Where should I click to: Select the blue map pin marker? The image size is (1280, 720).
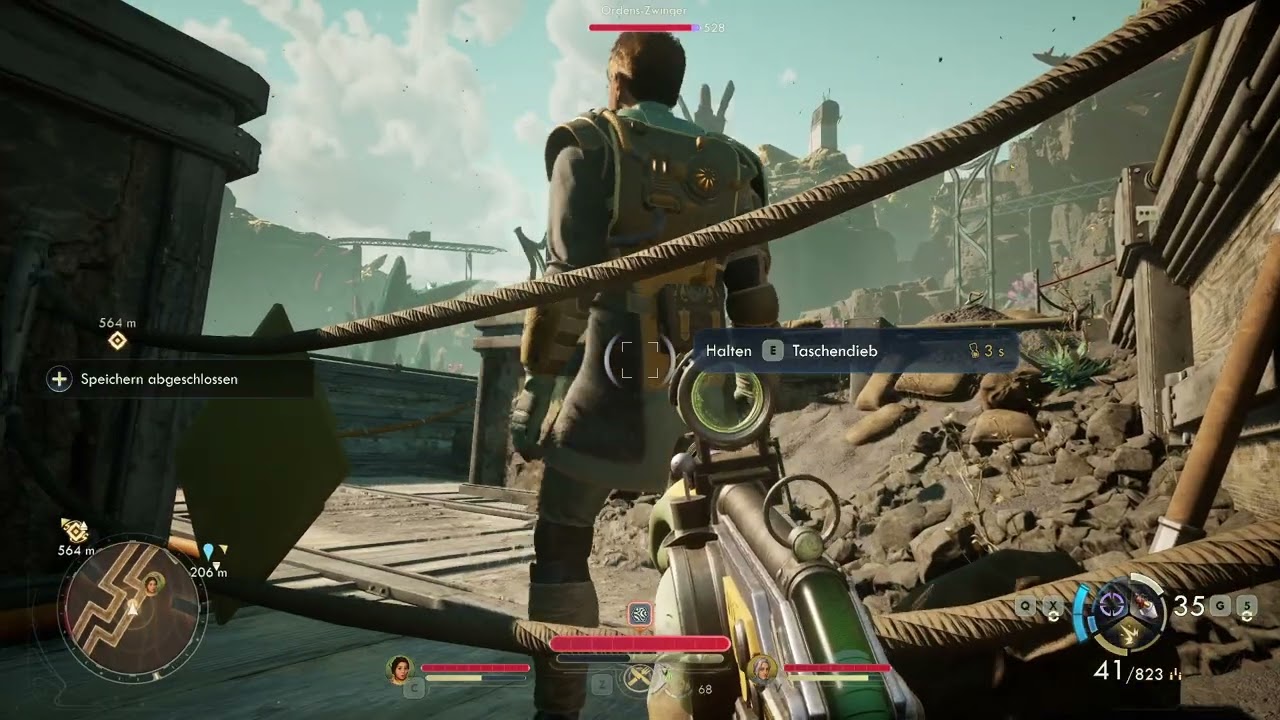pos(208,552)
